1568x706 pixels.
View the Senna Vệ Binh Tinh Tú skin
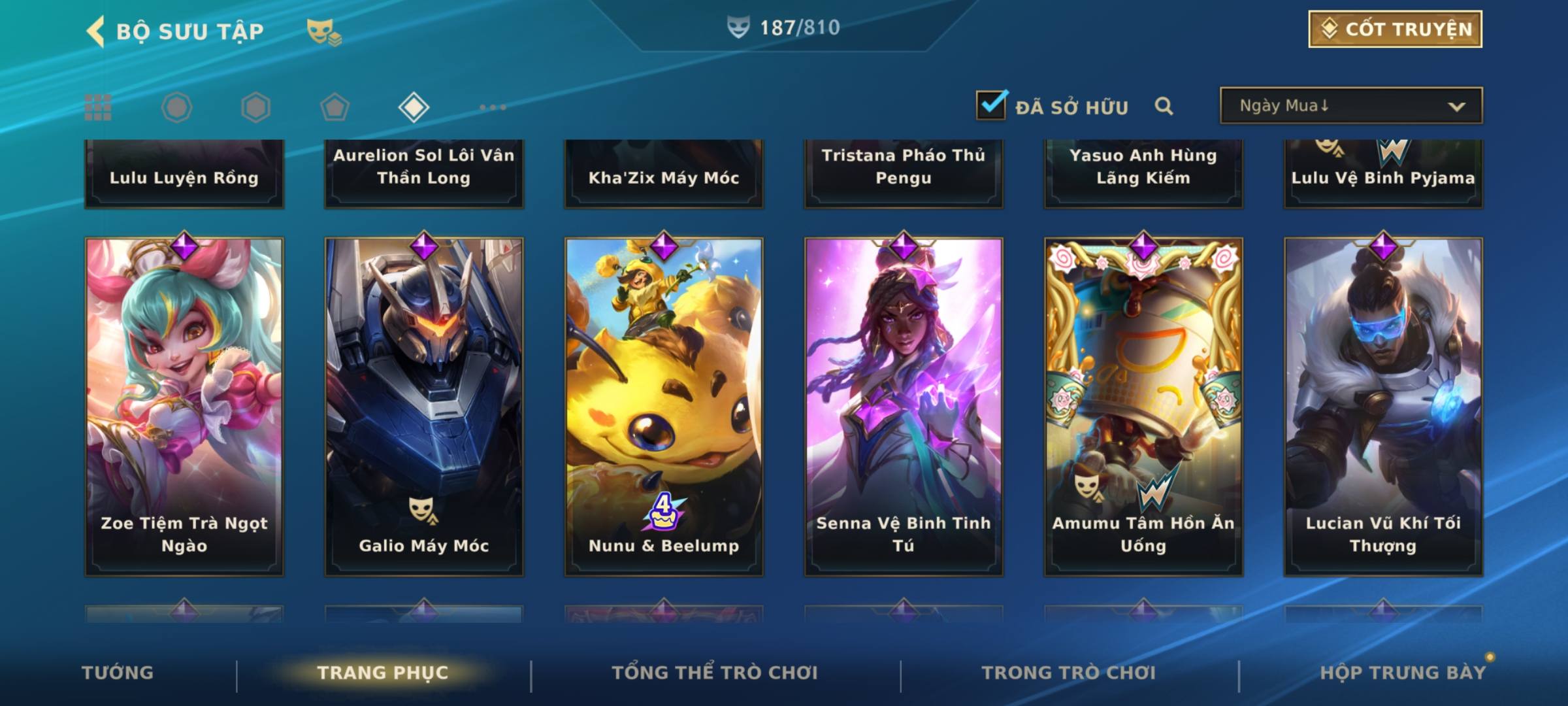[904, 406]
